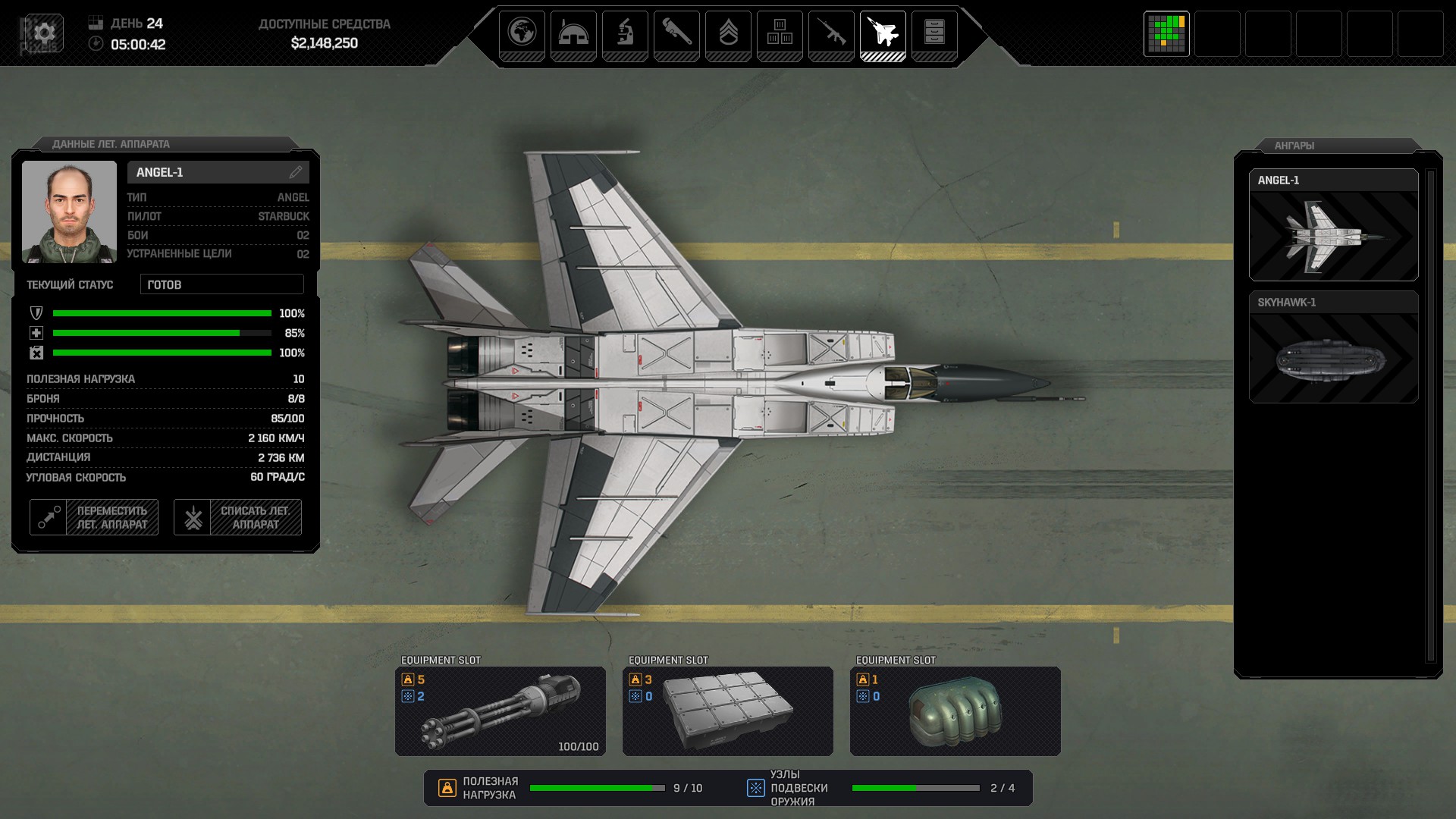1456x819 pixels.
Task: Open the rifle armory tab
Action: click(x=831, y=34)
